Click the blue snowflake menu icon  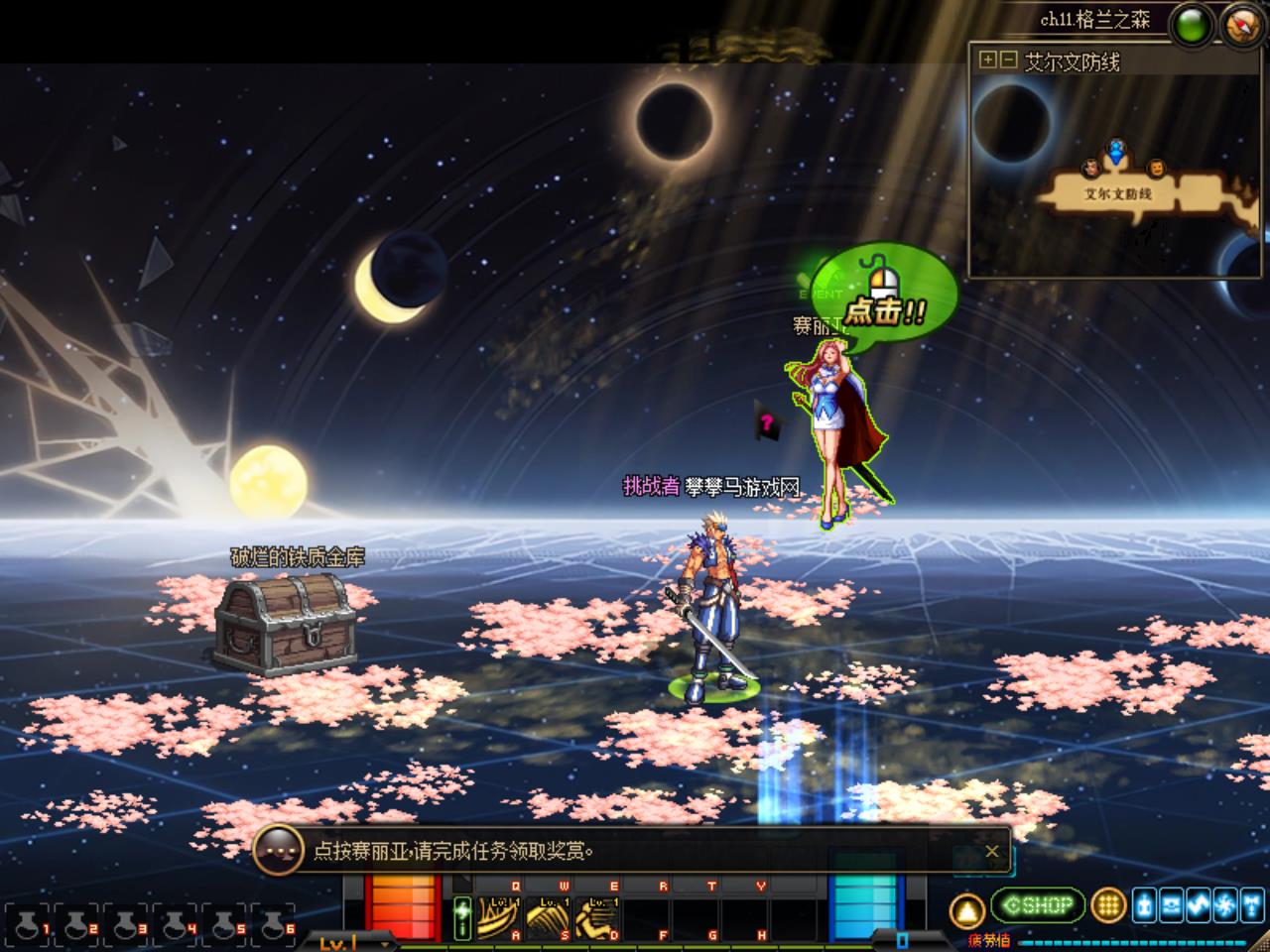1225,904
